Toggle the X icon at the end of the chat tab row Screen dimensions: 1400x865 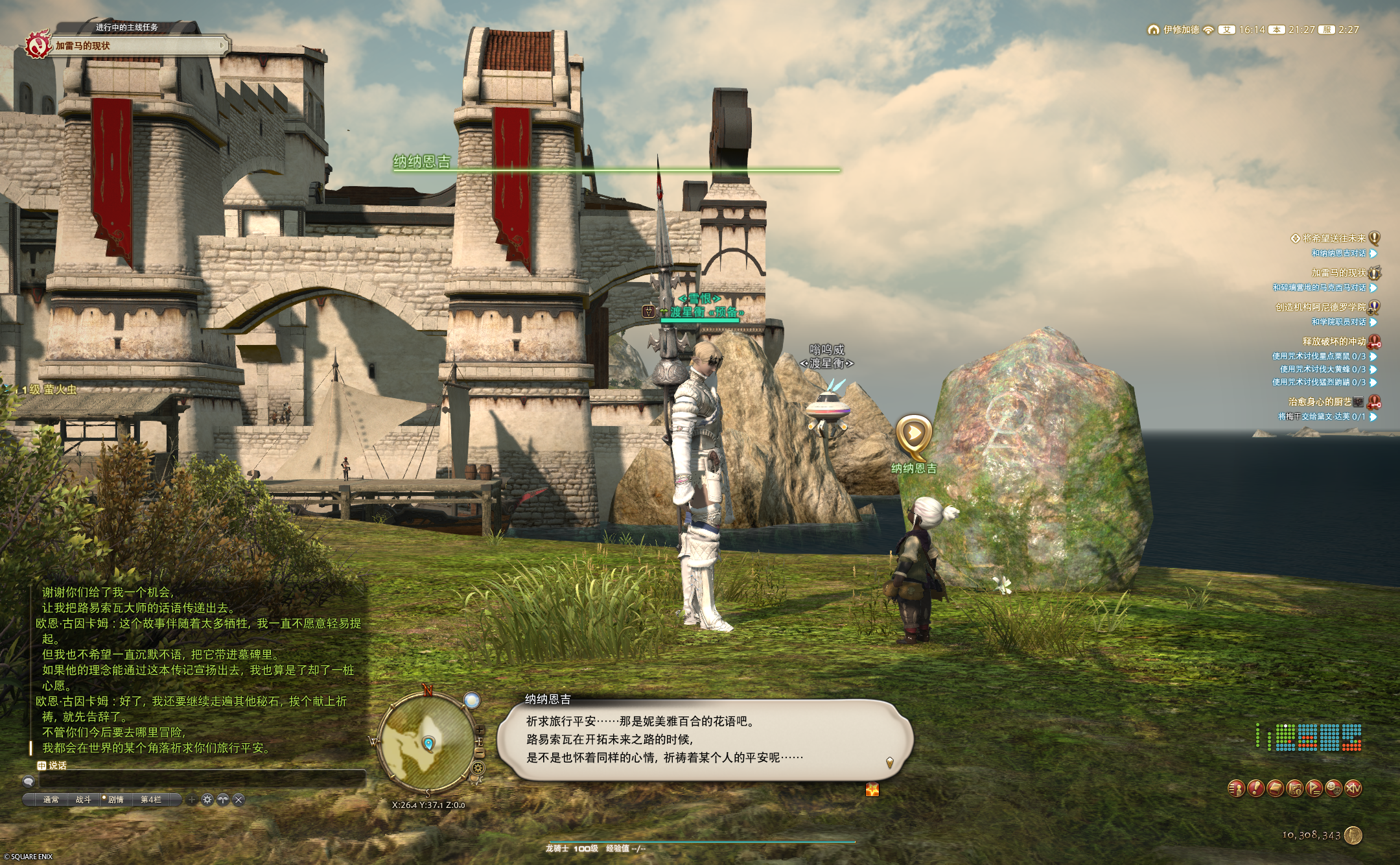pyautogui.click(x=239, y=800)
